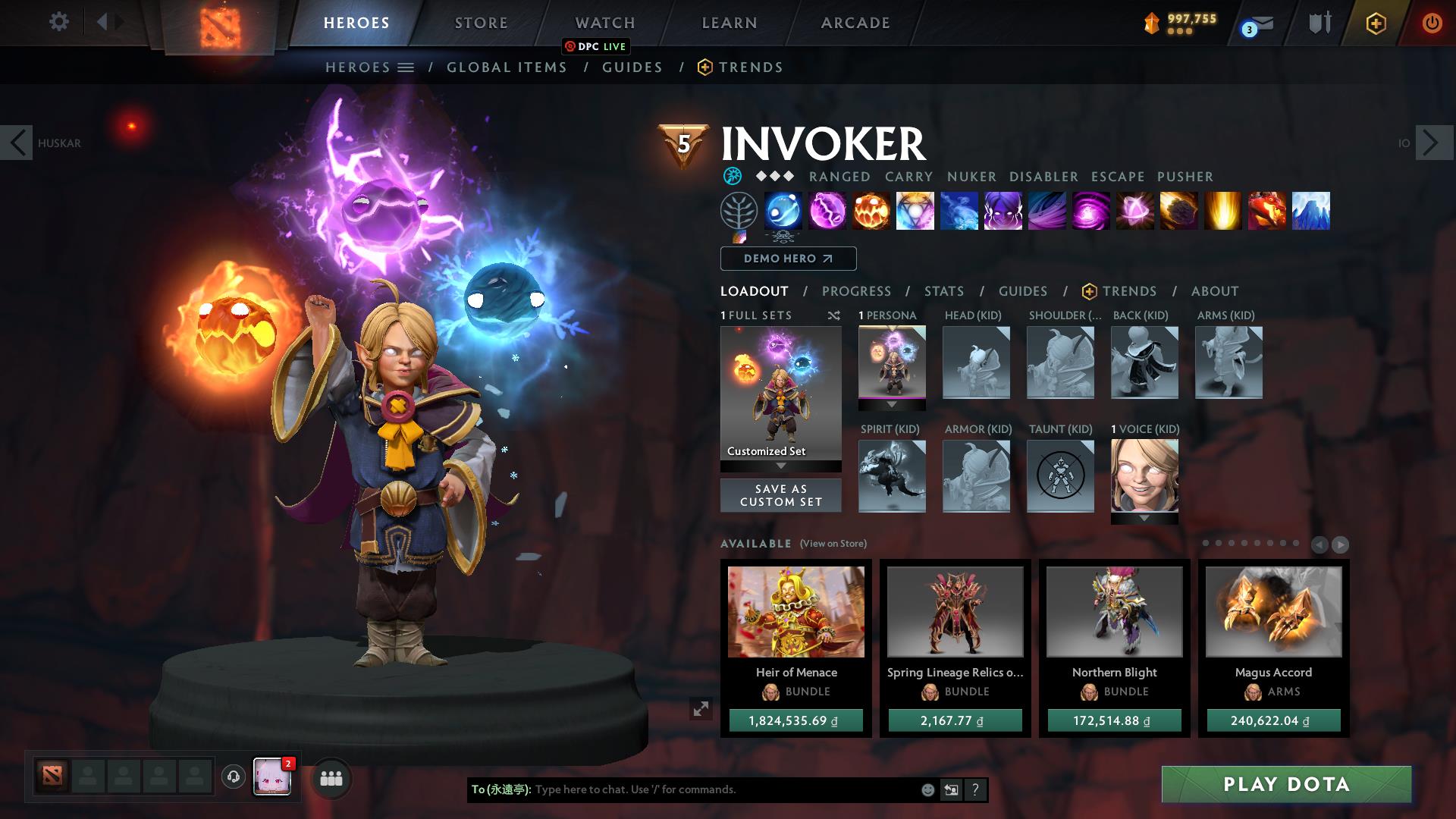Open the WATCH menu
The image size is (1456, 819).
click(x=604, y=22)
